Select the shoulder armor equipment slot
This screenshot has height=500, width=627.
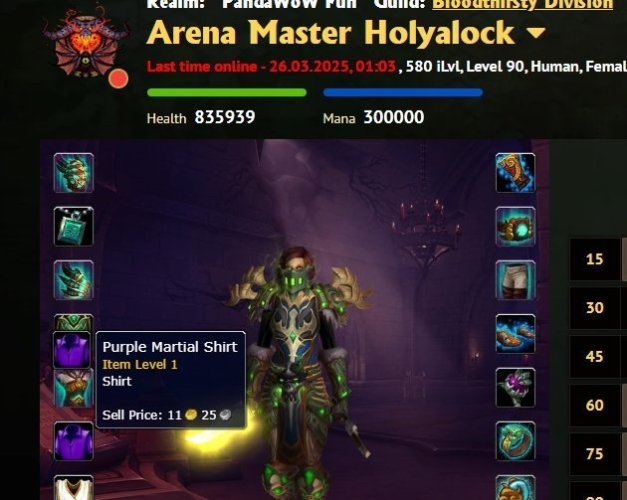point(74,280)
